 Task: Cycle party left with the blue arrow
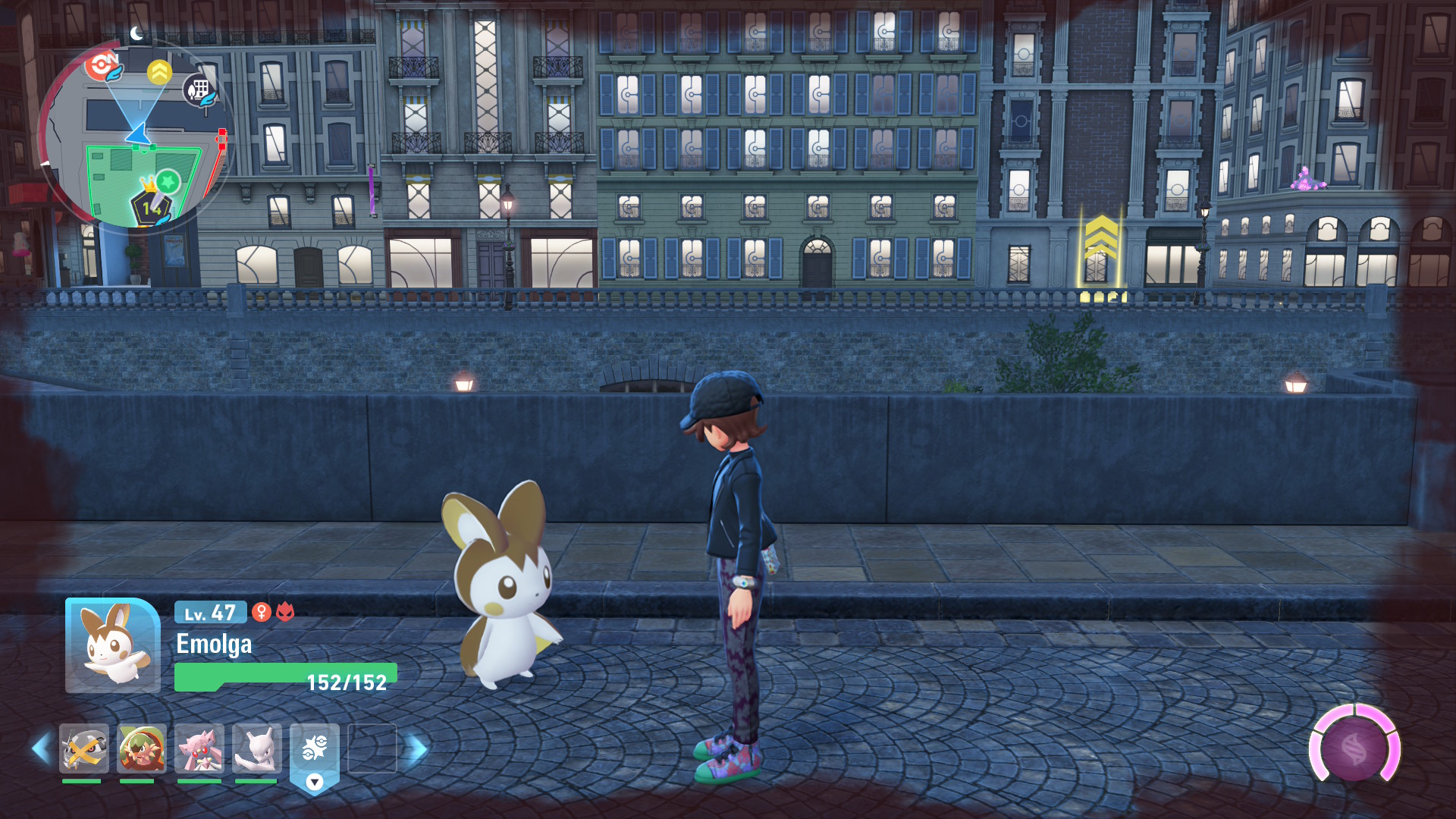click(41, 748)
